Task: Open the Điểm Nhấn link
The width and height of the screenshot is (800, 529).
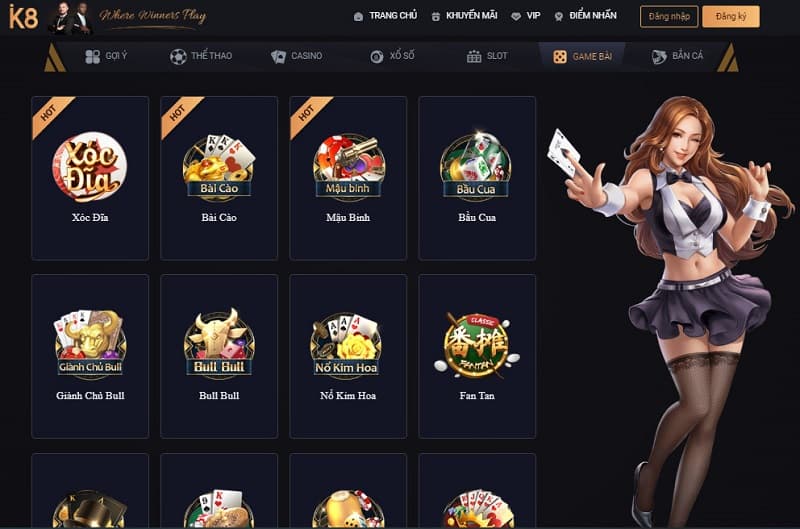Action: (x=586, y=16)
